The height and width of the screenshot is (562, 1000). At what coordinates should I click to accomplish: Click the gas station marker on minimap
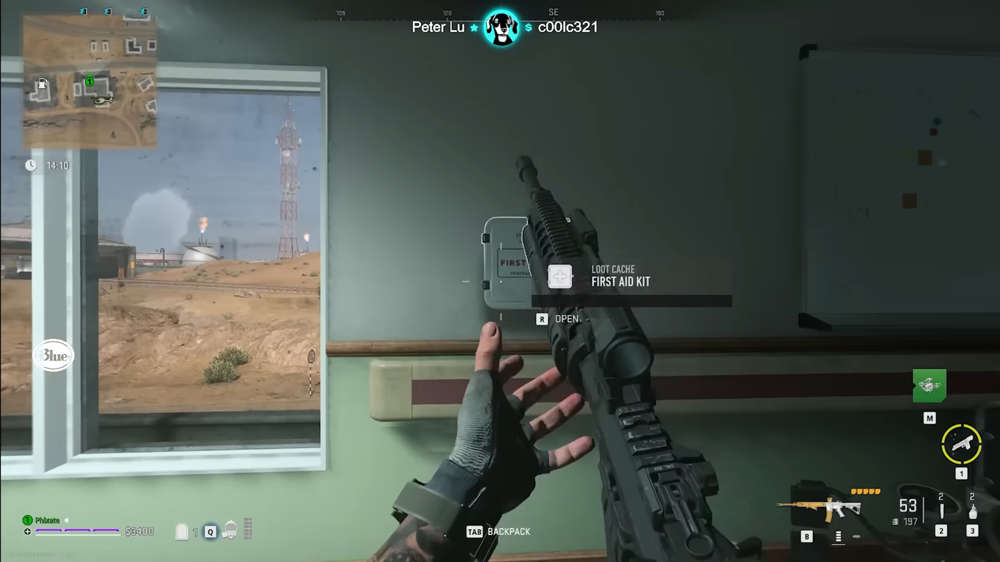[x=43, y=90]
